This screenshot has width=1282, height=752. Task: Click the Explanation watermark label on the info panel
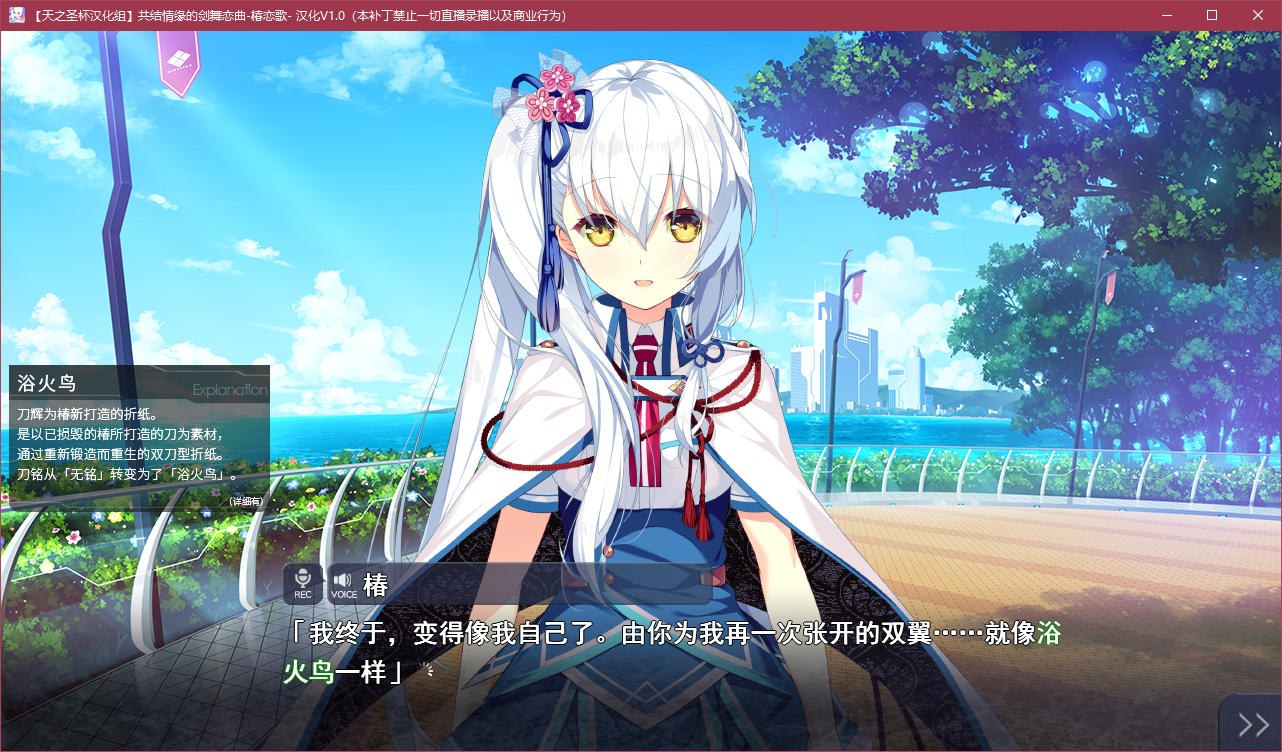click(x=230, y=390)
